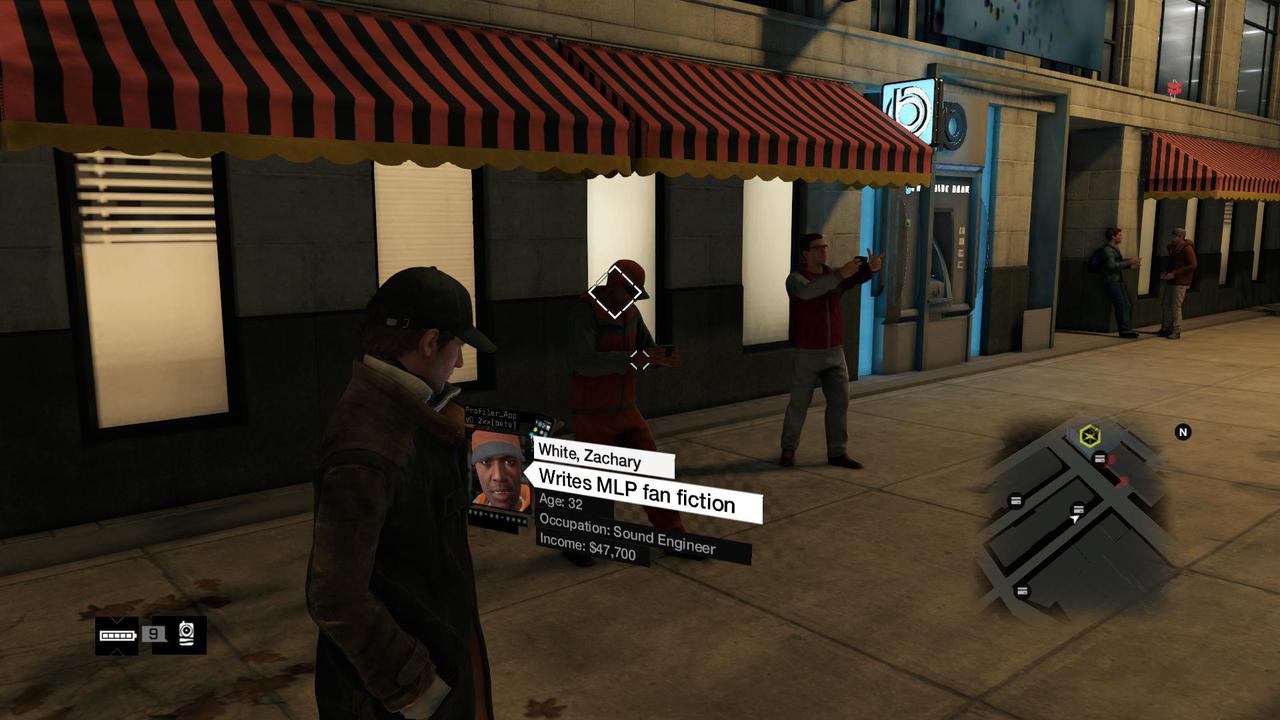Click the small hack reticle on the pedestrian's phone

pos(639,359)
